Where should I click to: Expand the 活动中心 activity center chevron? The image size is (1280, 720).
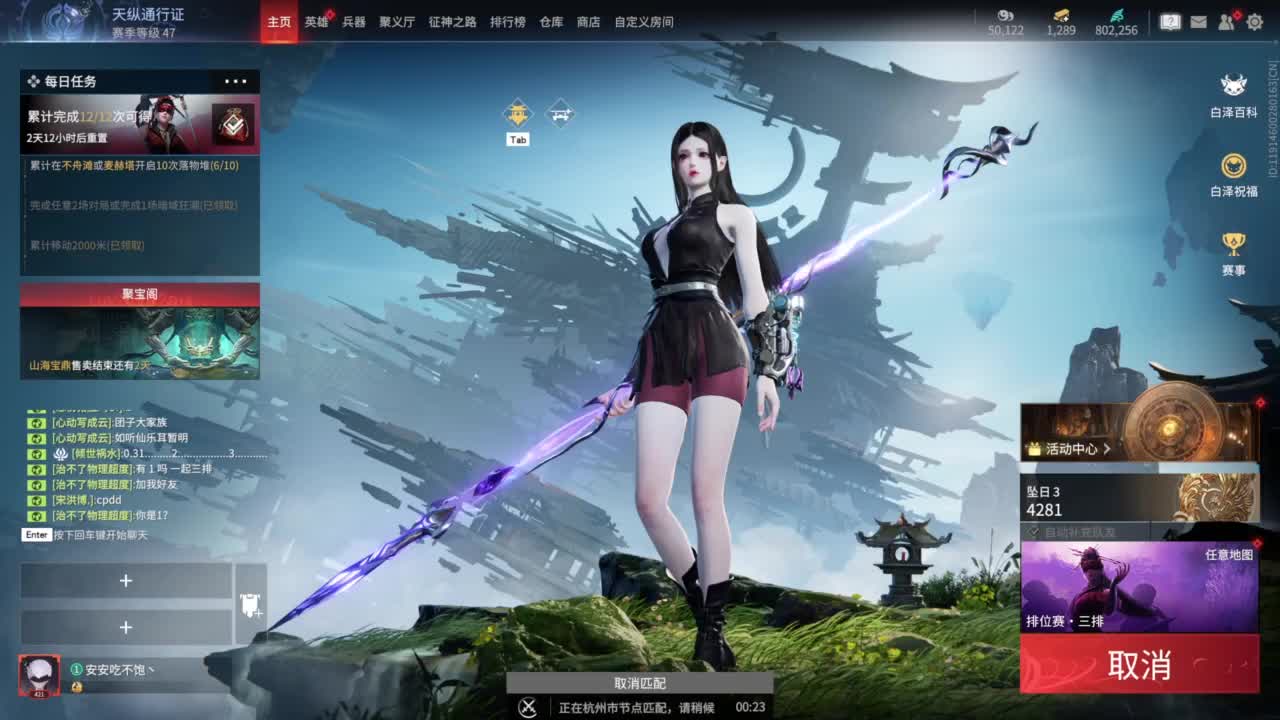(1107, 450)
